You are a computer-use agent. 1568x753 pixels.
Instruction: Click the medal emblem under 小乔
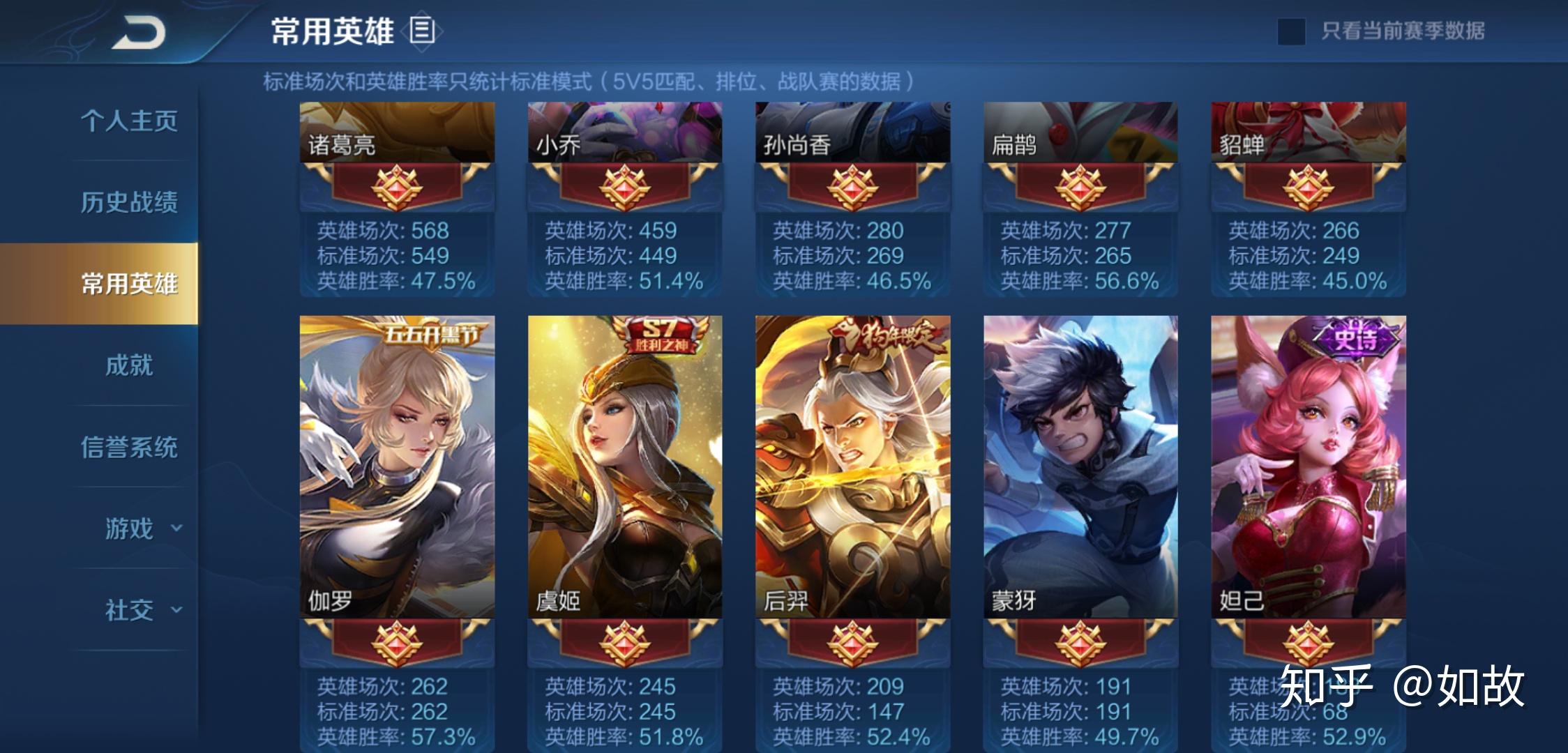[x=623, y=190]
